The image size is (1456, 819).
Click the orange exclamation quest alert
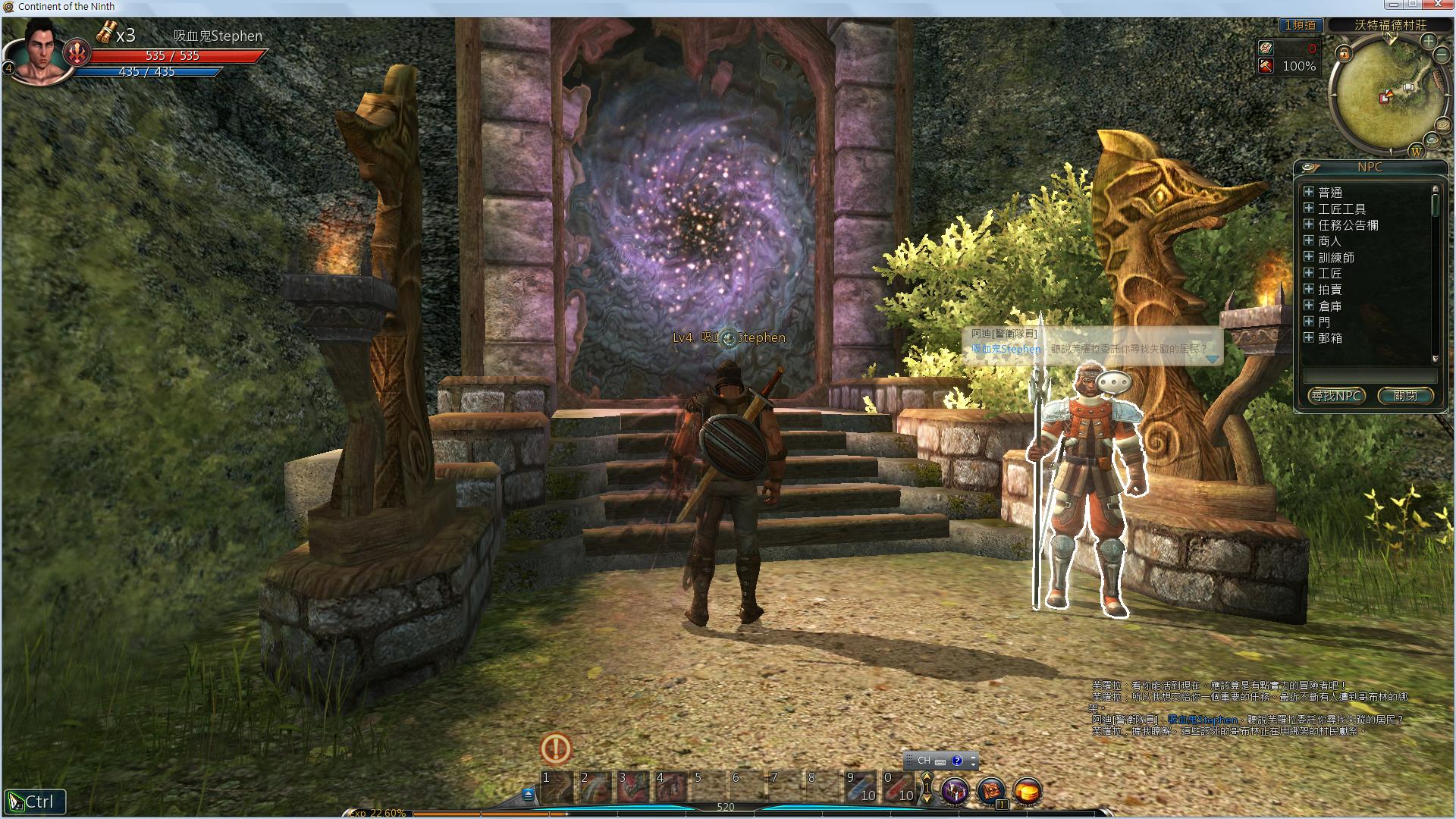coord(556,749)
